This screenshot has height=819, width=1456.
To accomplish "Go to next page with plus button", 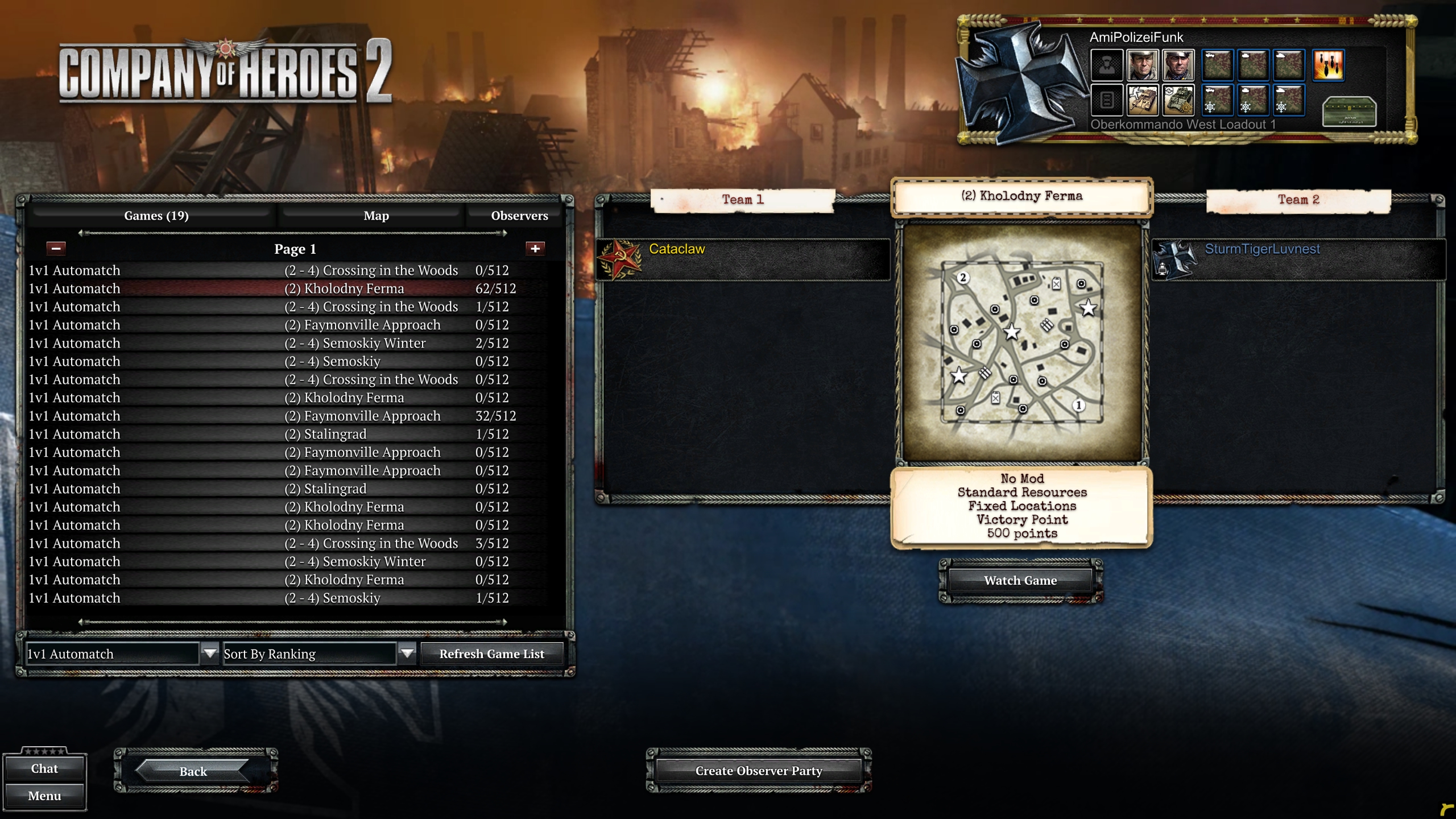I will 535,249.
